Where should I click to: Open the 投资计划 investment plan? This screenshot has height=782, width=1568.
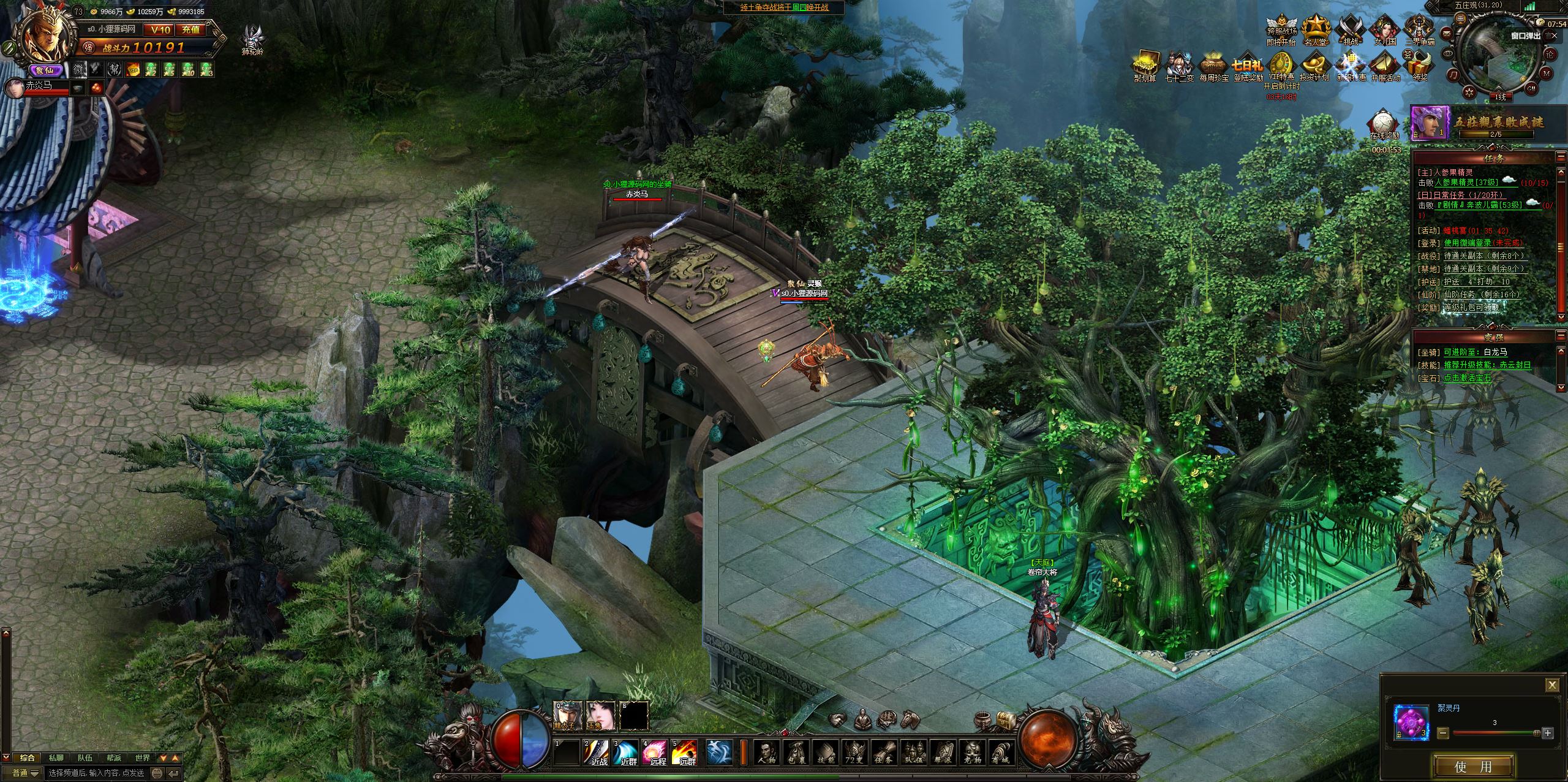1315,66
